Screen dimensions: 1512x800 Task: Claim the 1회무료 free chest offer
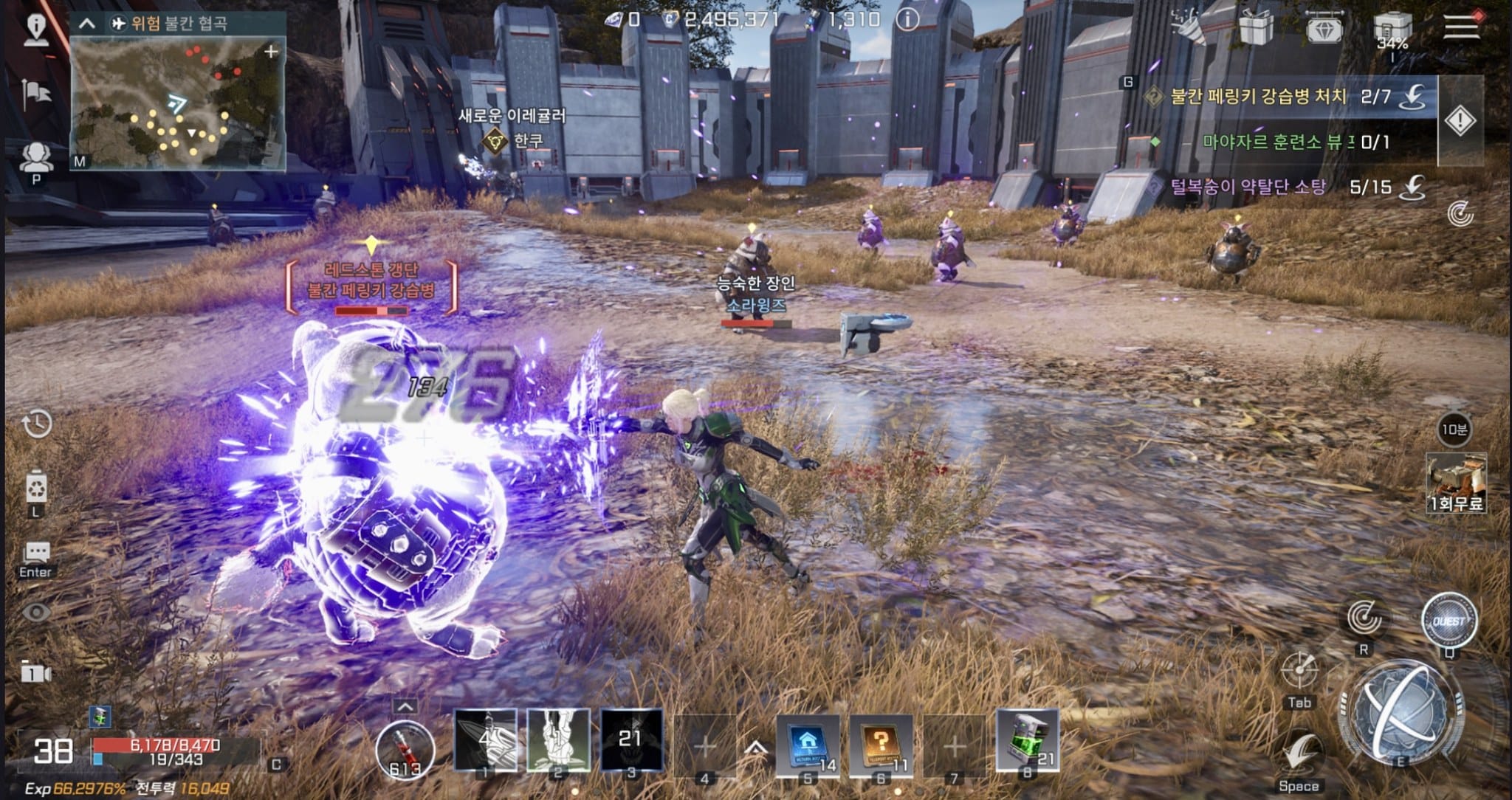pyautogui.click(x=1456, y=483)
